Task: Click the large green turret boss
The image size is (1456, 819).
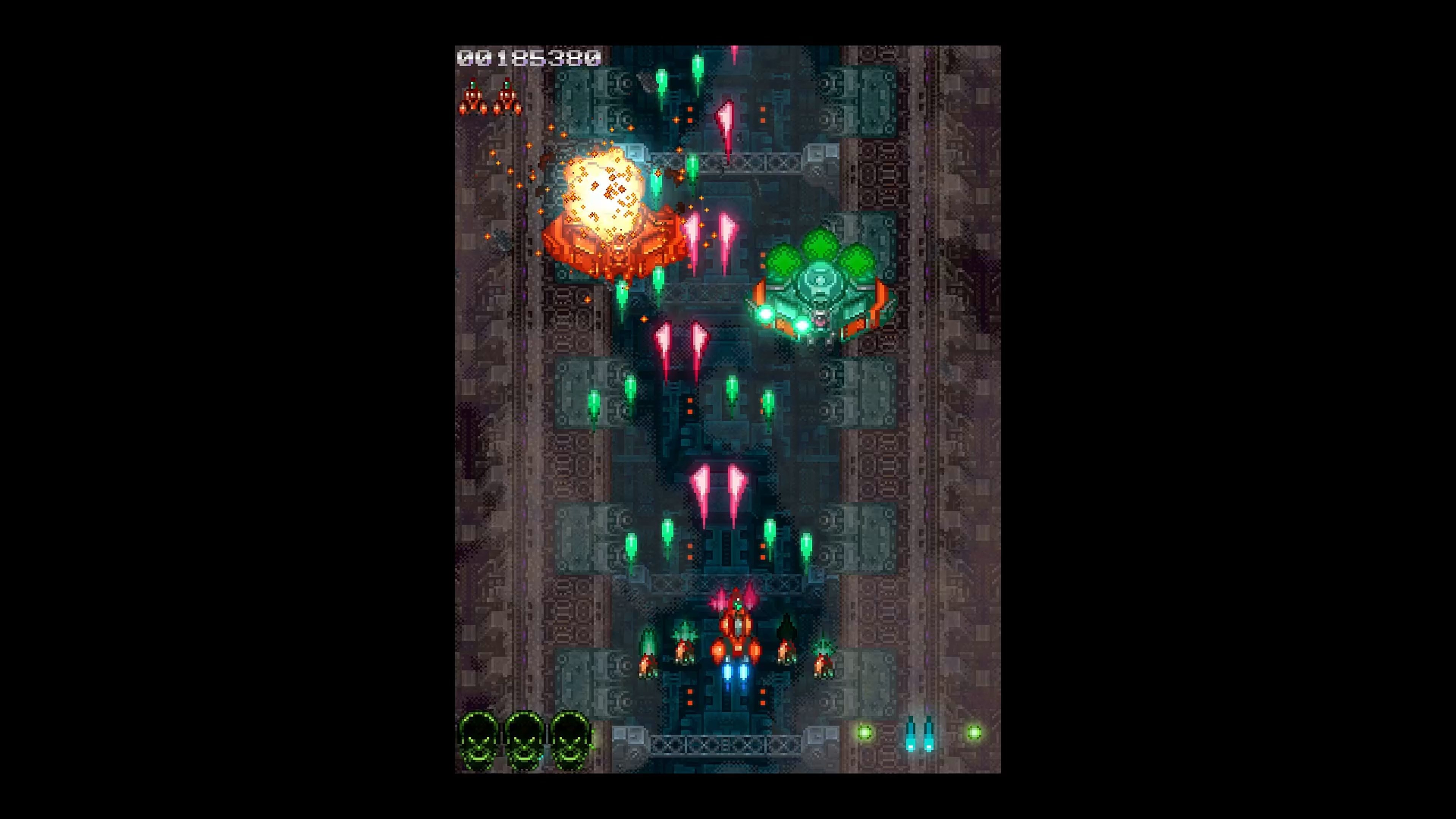Action: click(x=819, y=294)
